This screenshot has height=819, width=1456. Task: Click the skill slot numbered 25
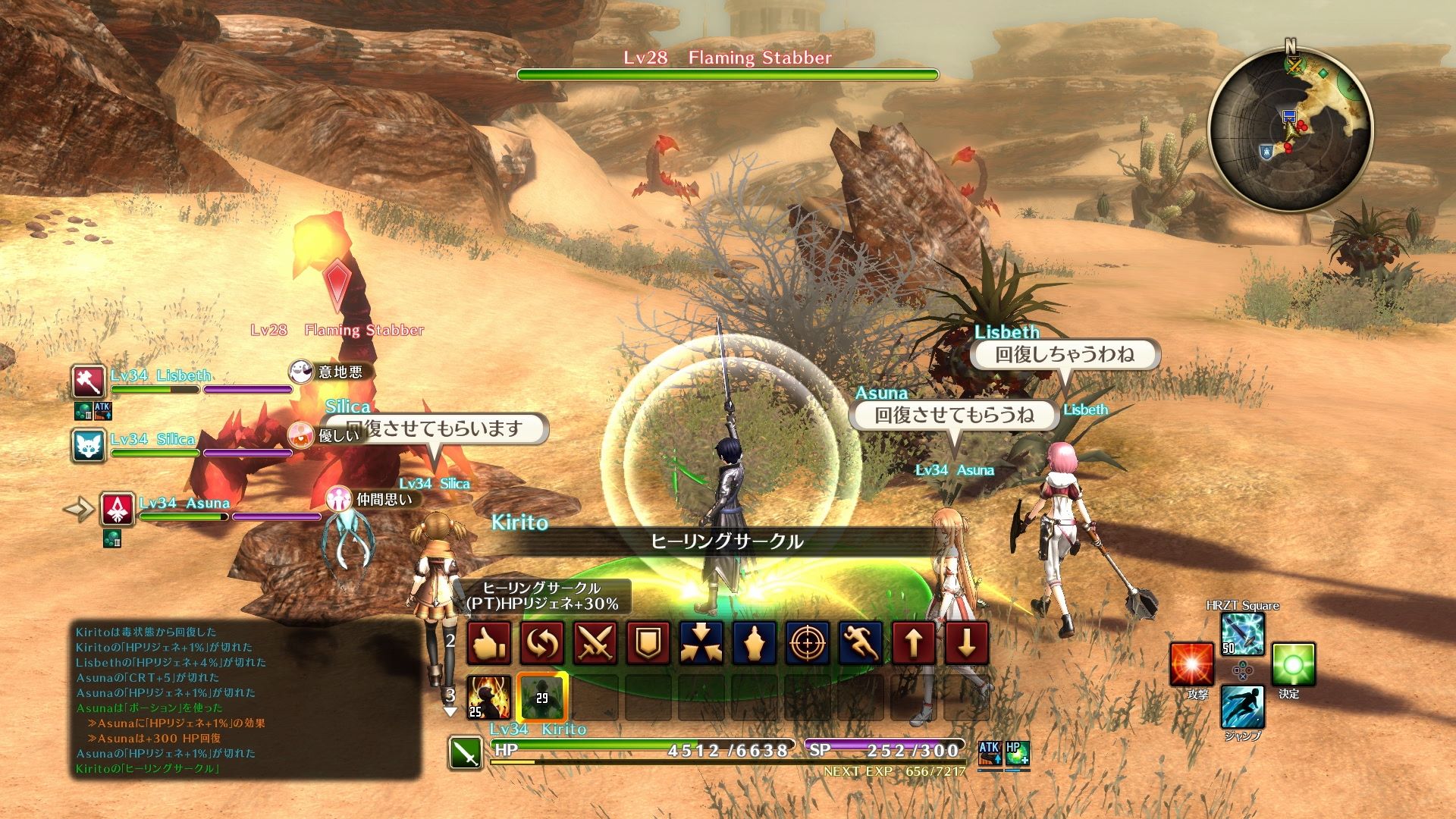489,697
